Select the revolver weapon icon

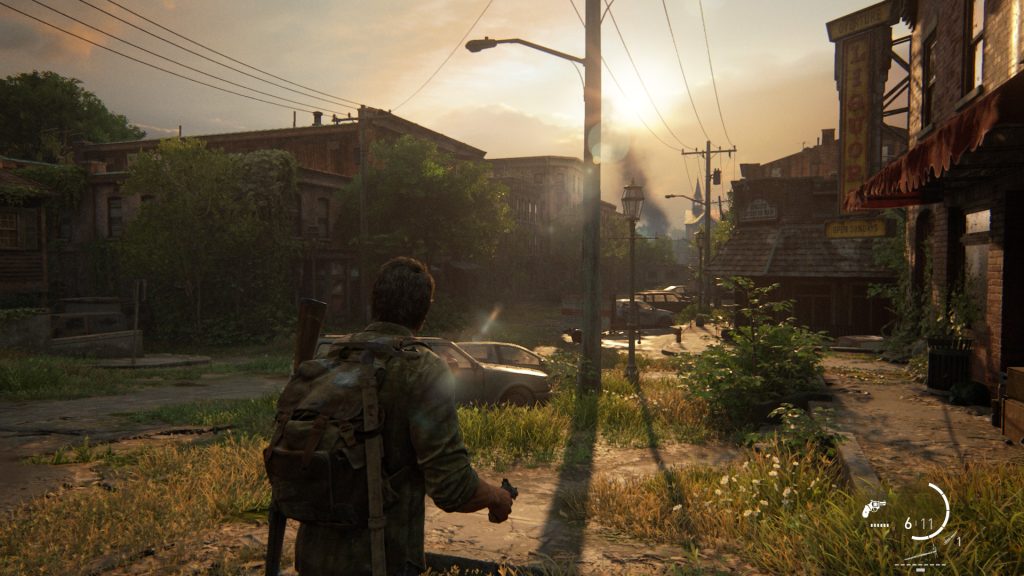(873, 508)
